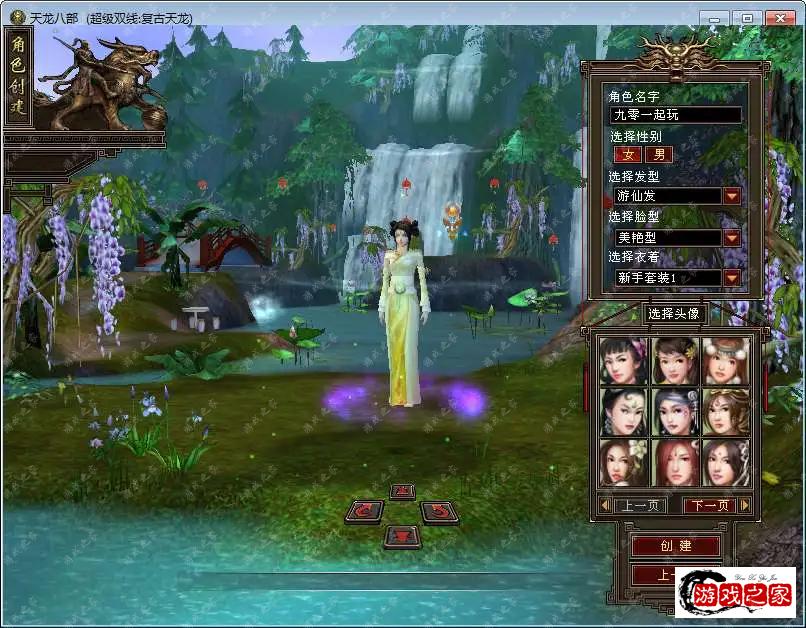
Task: Go to previous portraits with 上一页
Action: point(638,506)
